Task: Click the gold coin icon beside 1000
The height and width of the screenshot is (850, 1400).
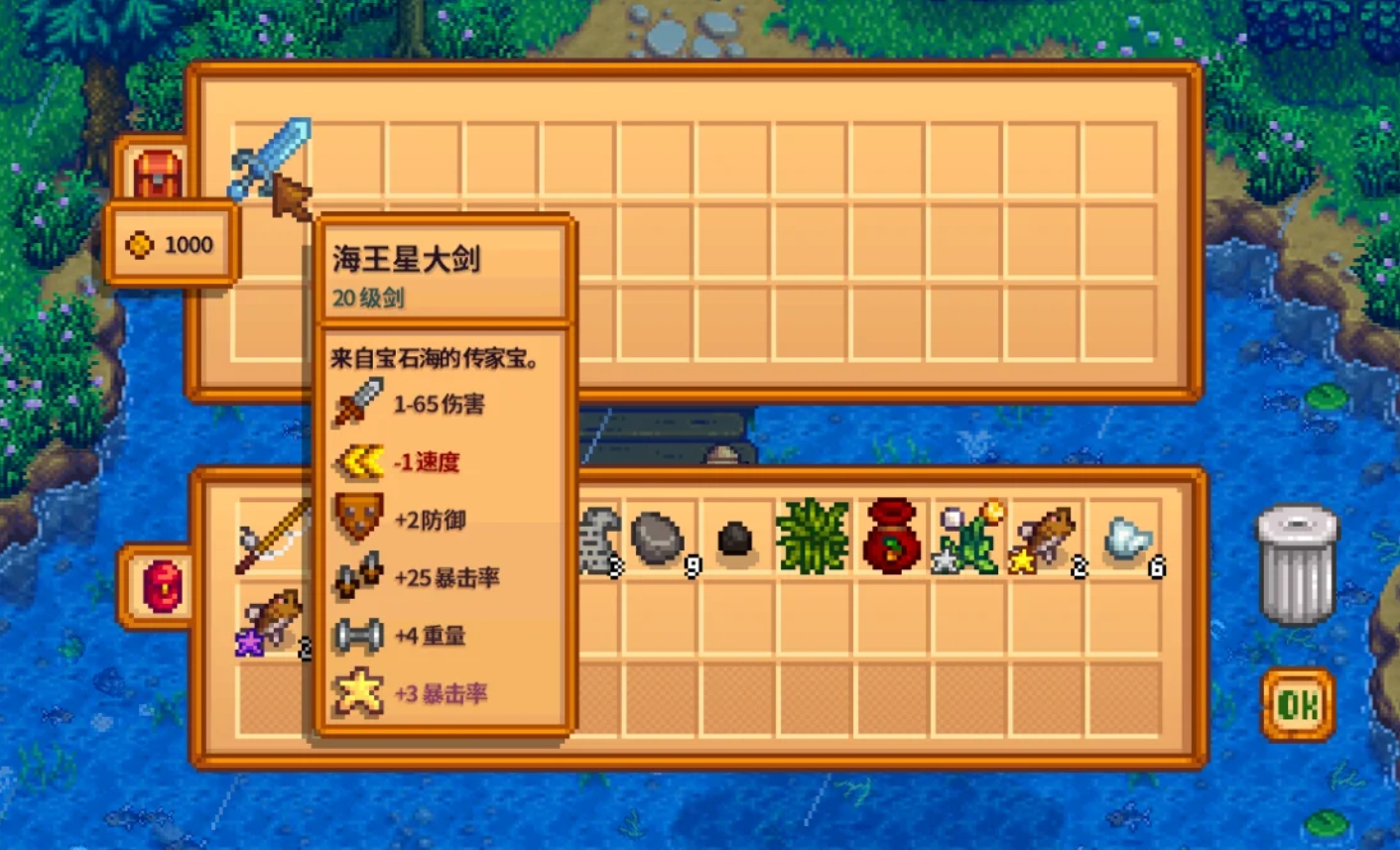Action: (138, 244)
